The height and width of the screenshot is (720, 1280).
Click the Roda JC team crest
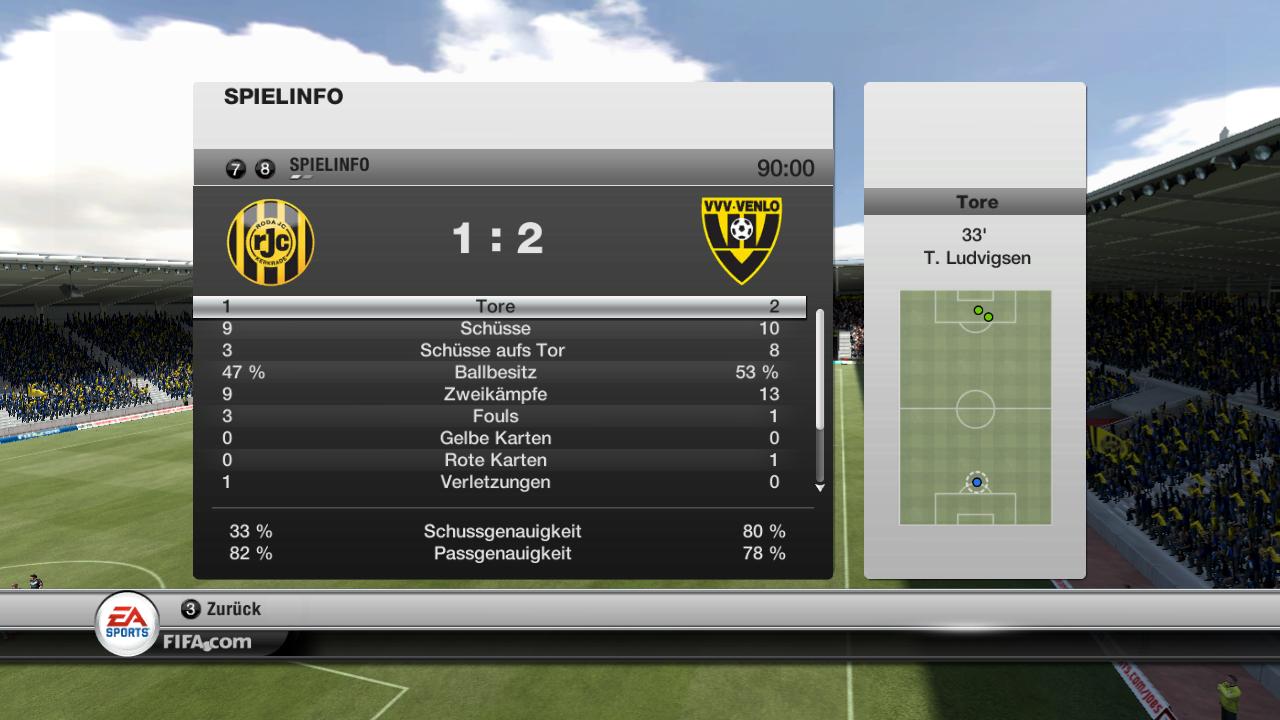[270, 241]
